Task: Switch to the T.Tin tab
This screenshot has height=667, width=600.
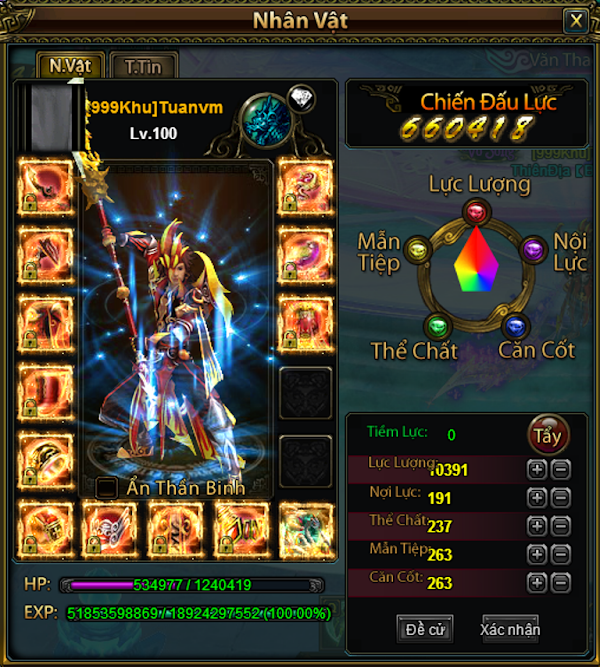Action: (144, 66)
